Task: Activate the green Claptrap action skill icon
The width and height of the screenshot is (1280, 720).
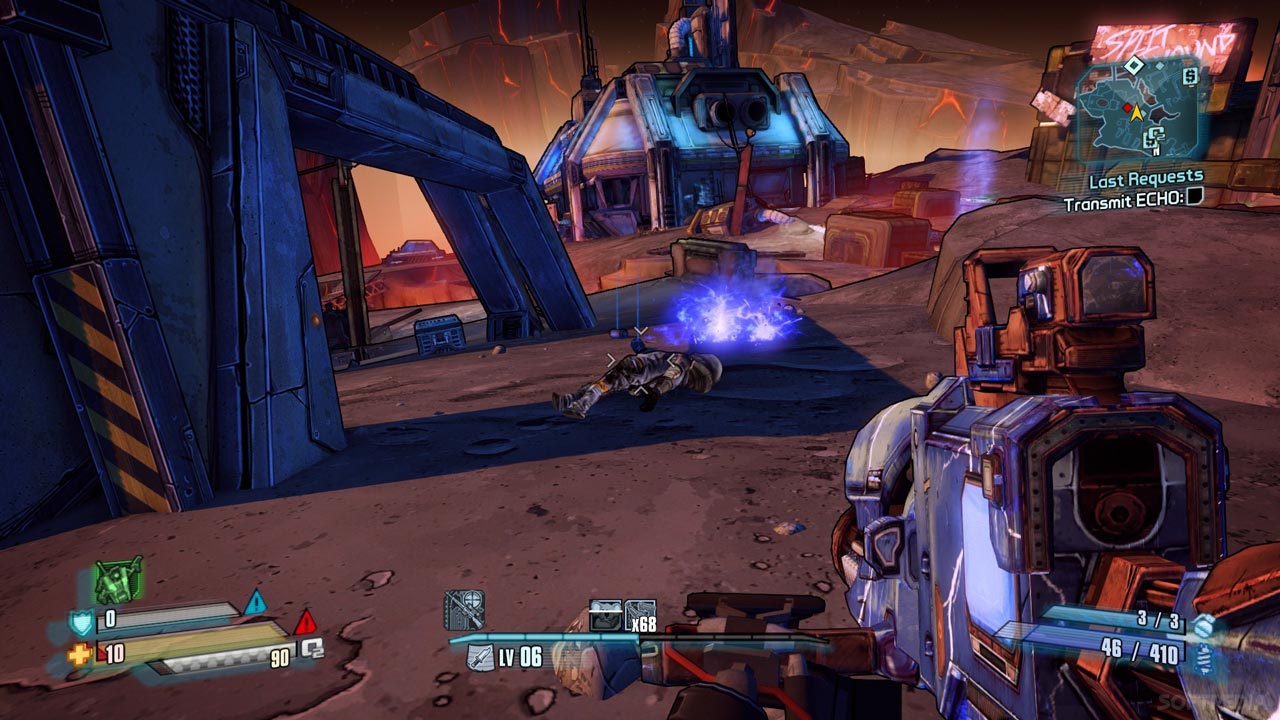Action: [x=119, y=580]
